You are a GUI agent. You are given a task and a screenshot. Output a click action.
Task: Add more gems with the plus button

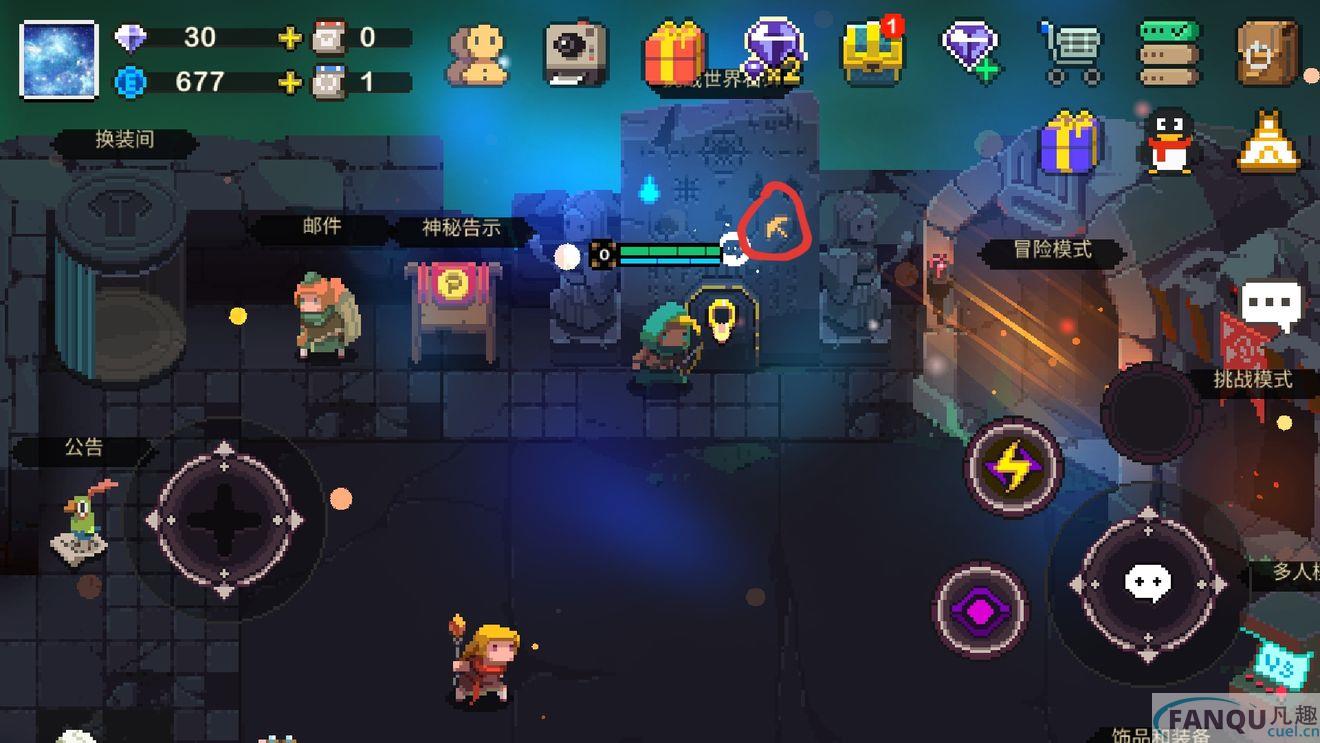pyautogui.click(x=290, y=39)
